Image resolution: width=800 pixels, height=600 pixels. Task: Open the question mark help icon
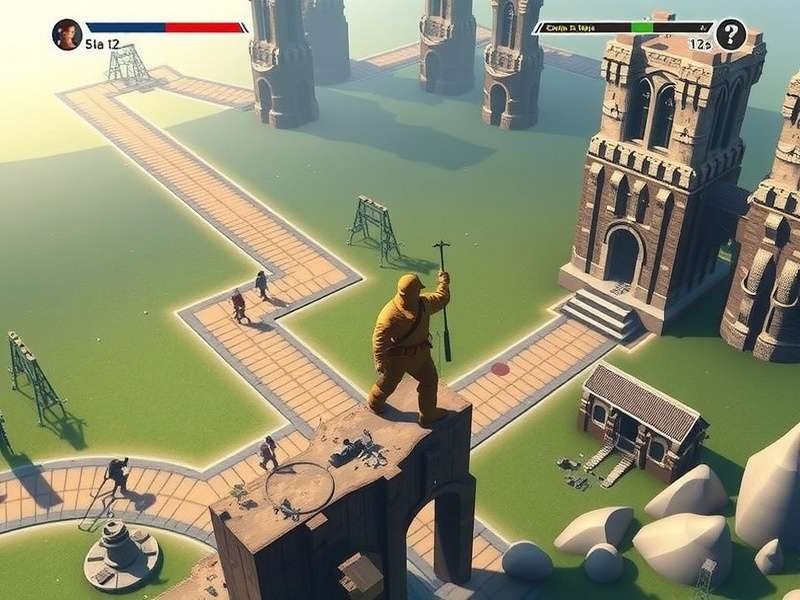coord(731,34)
